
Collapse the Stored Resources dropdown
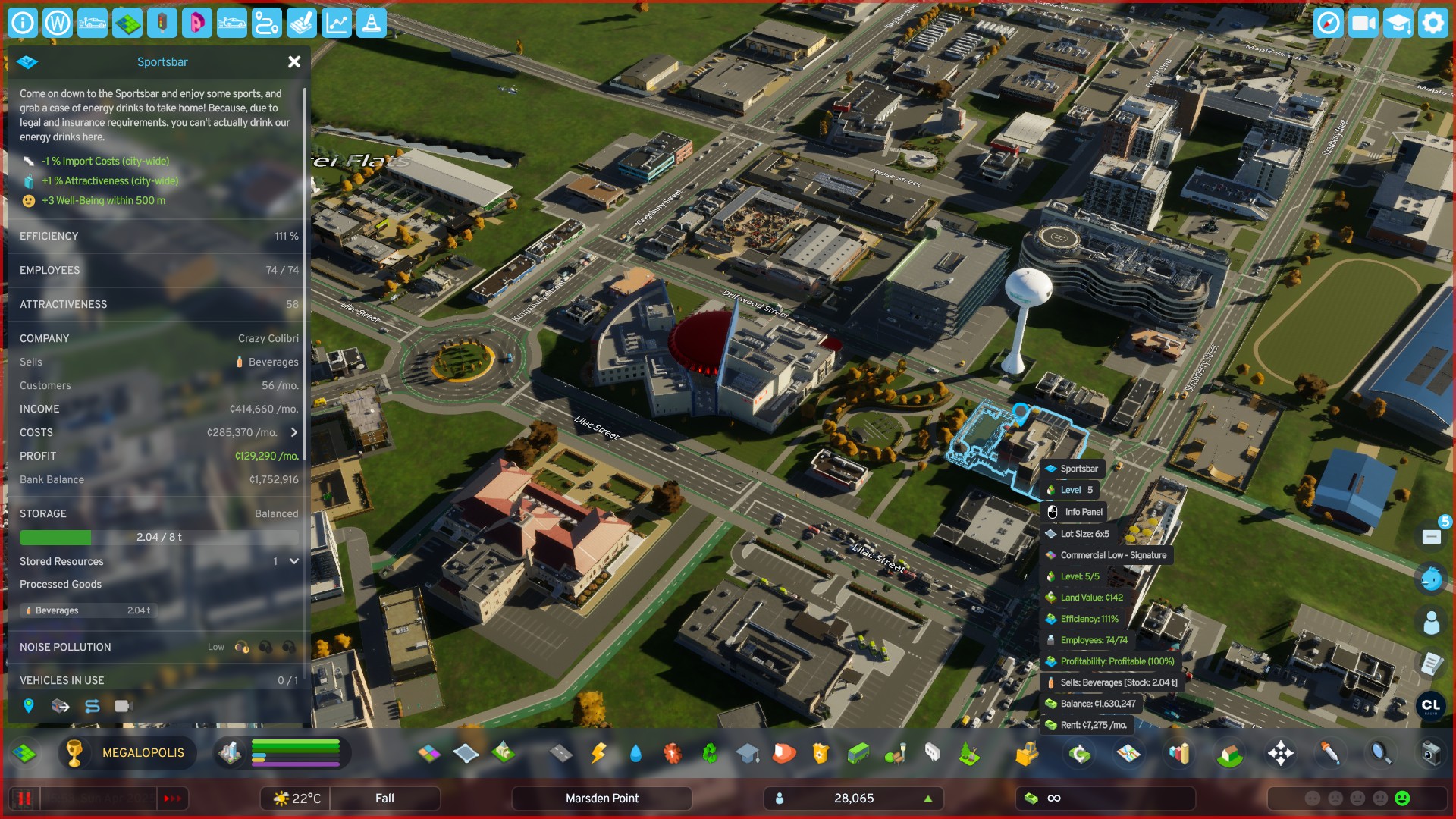294,561
